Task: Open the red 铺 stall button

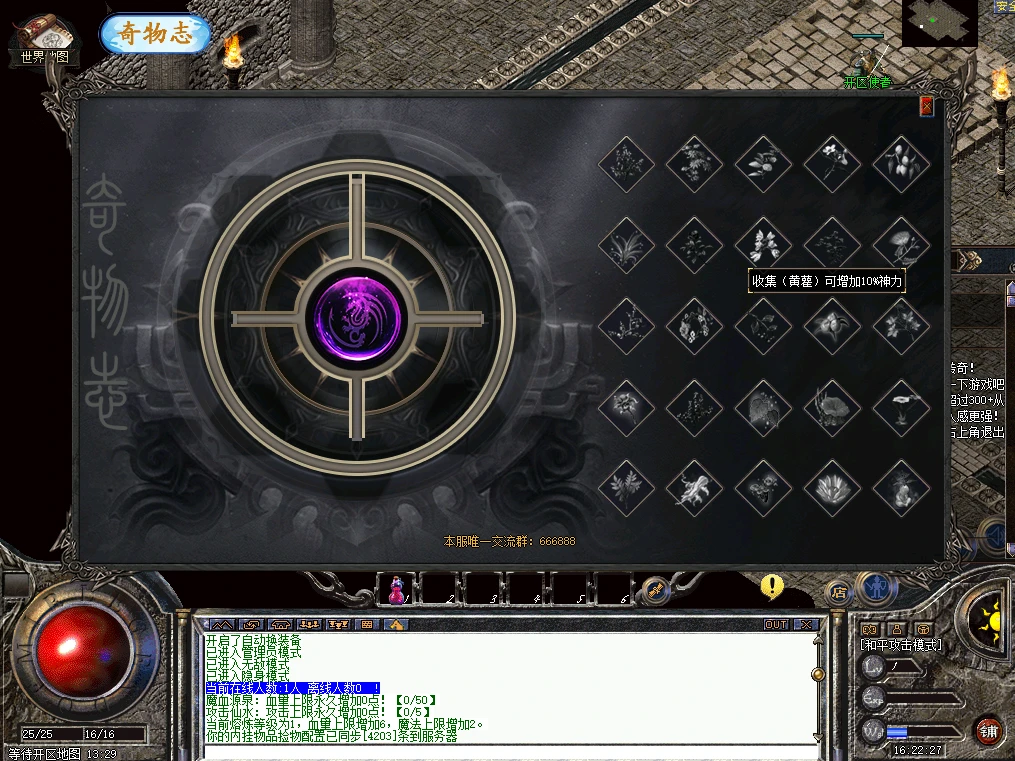Action: click(987, 729)
